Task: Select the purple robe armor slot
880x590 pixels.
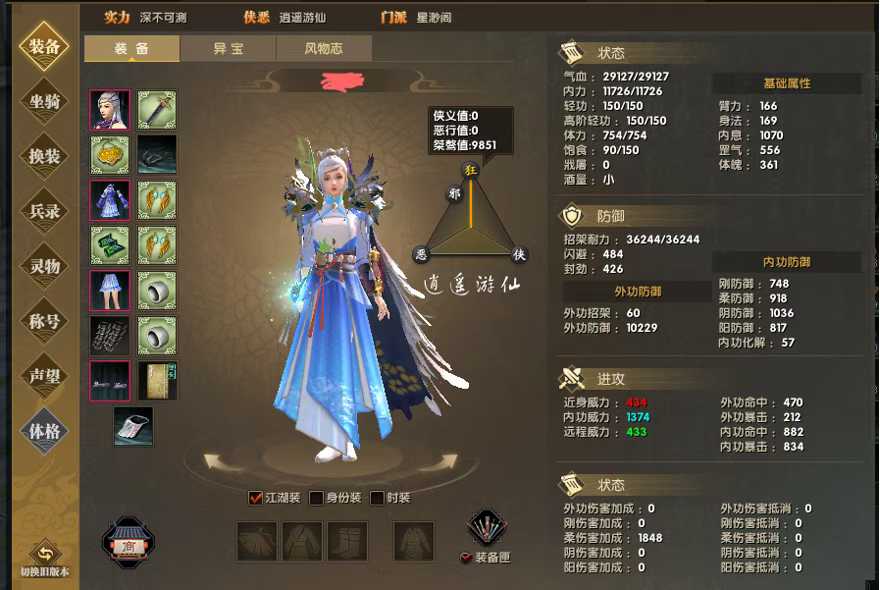Action: pyautogui.click(x=110, y=200)
